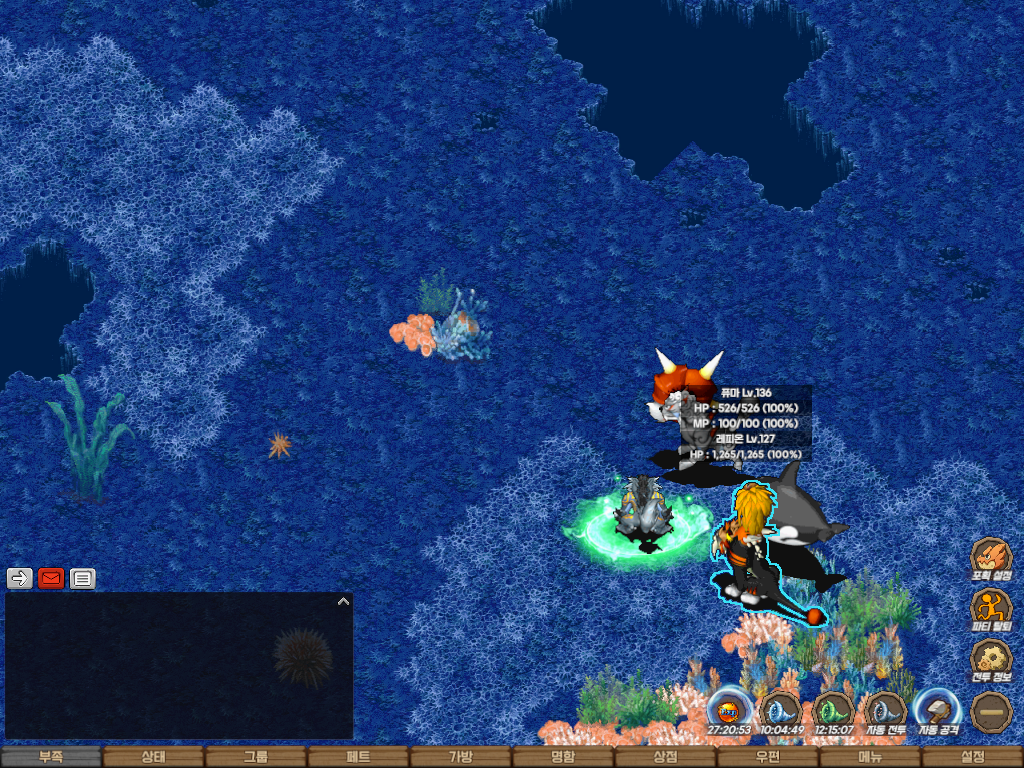The height and width of the screenshot is (768, 1024).
Task: Click the red envelope button above chat
Action: click(51, 578)
